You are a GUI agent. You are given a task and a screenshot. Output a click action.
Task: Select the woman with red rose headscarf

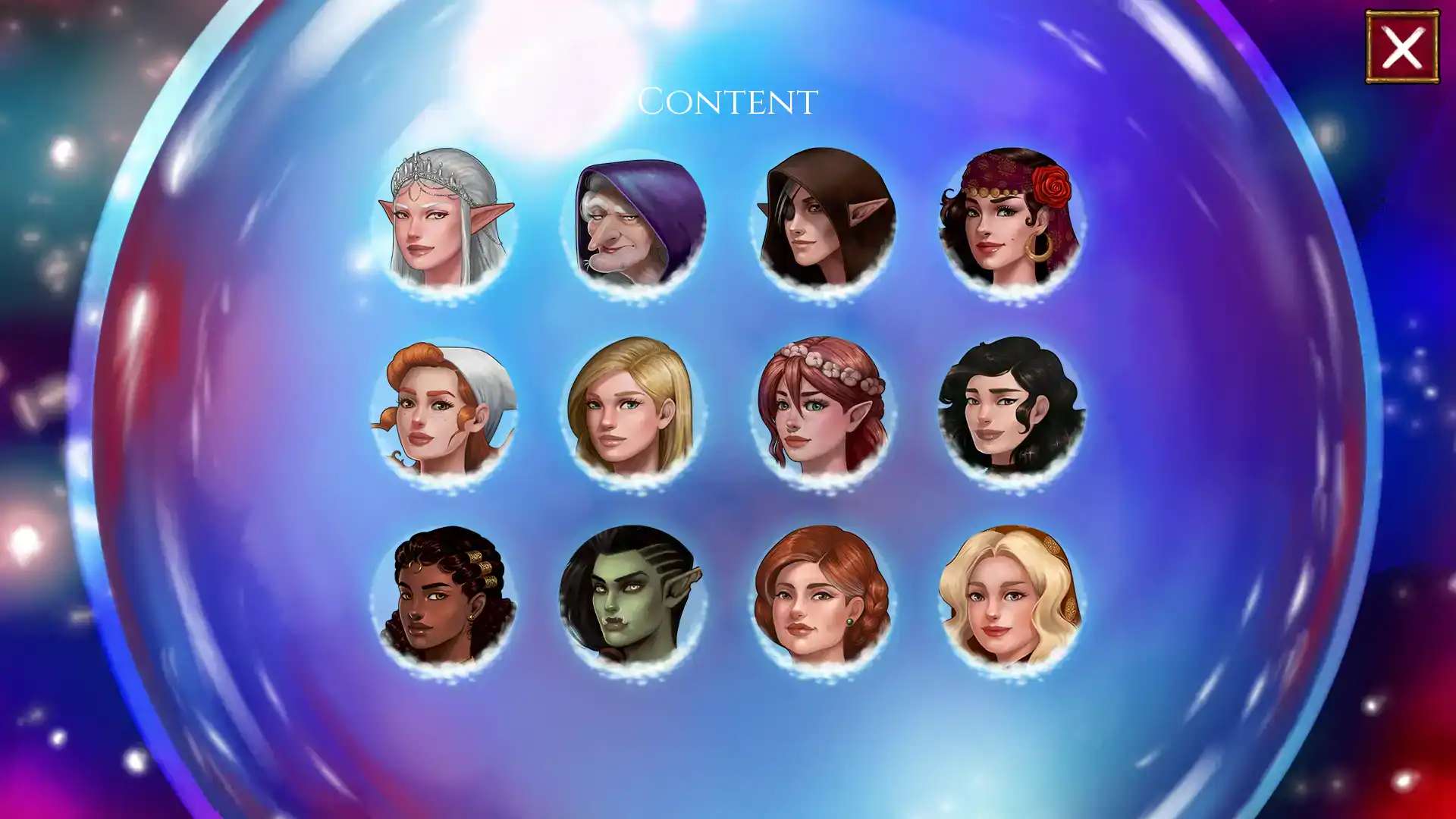point(1012,221)
